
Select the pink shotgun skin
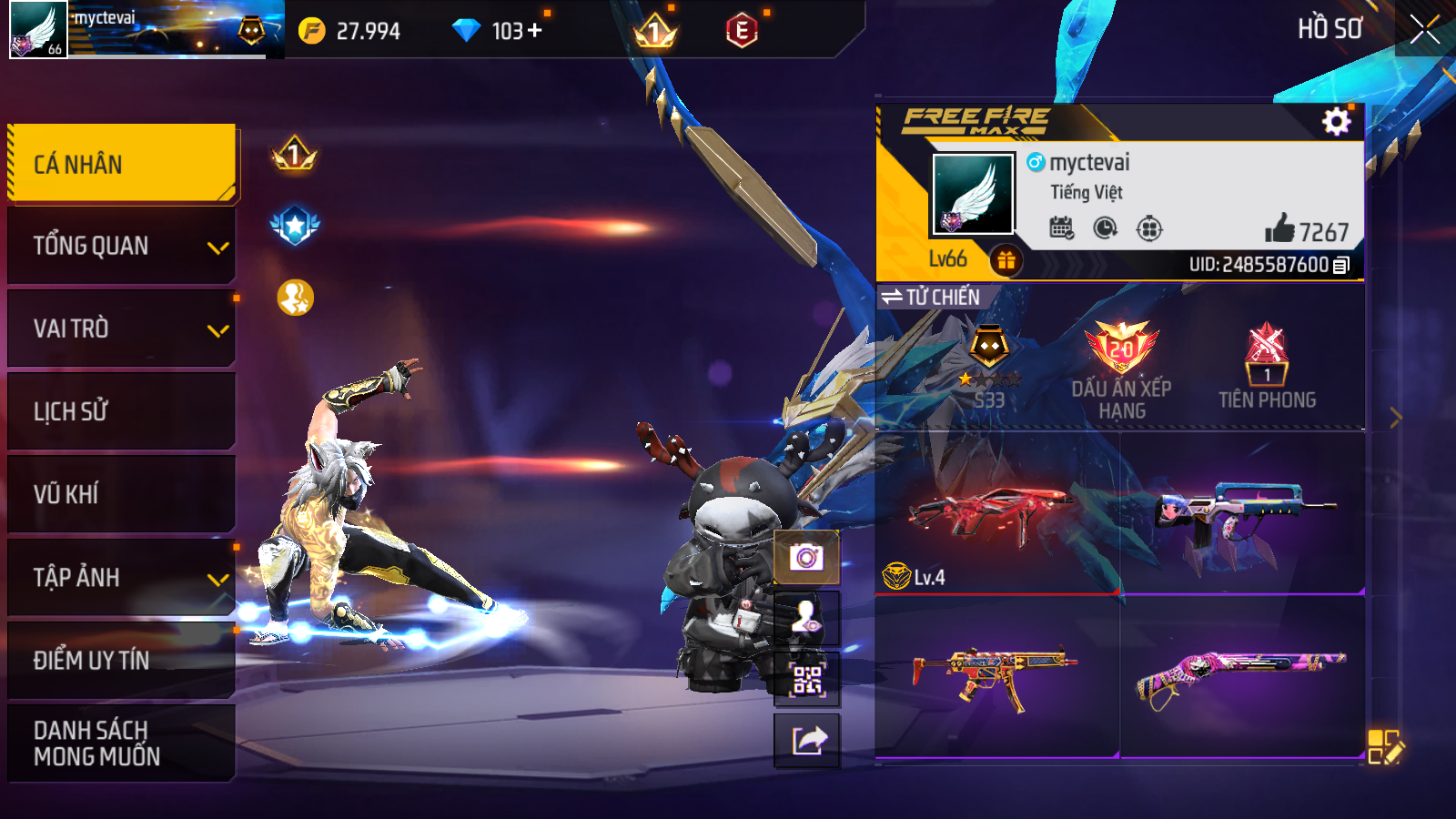[x=1241, y=678]
